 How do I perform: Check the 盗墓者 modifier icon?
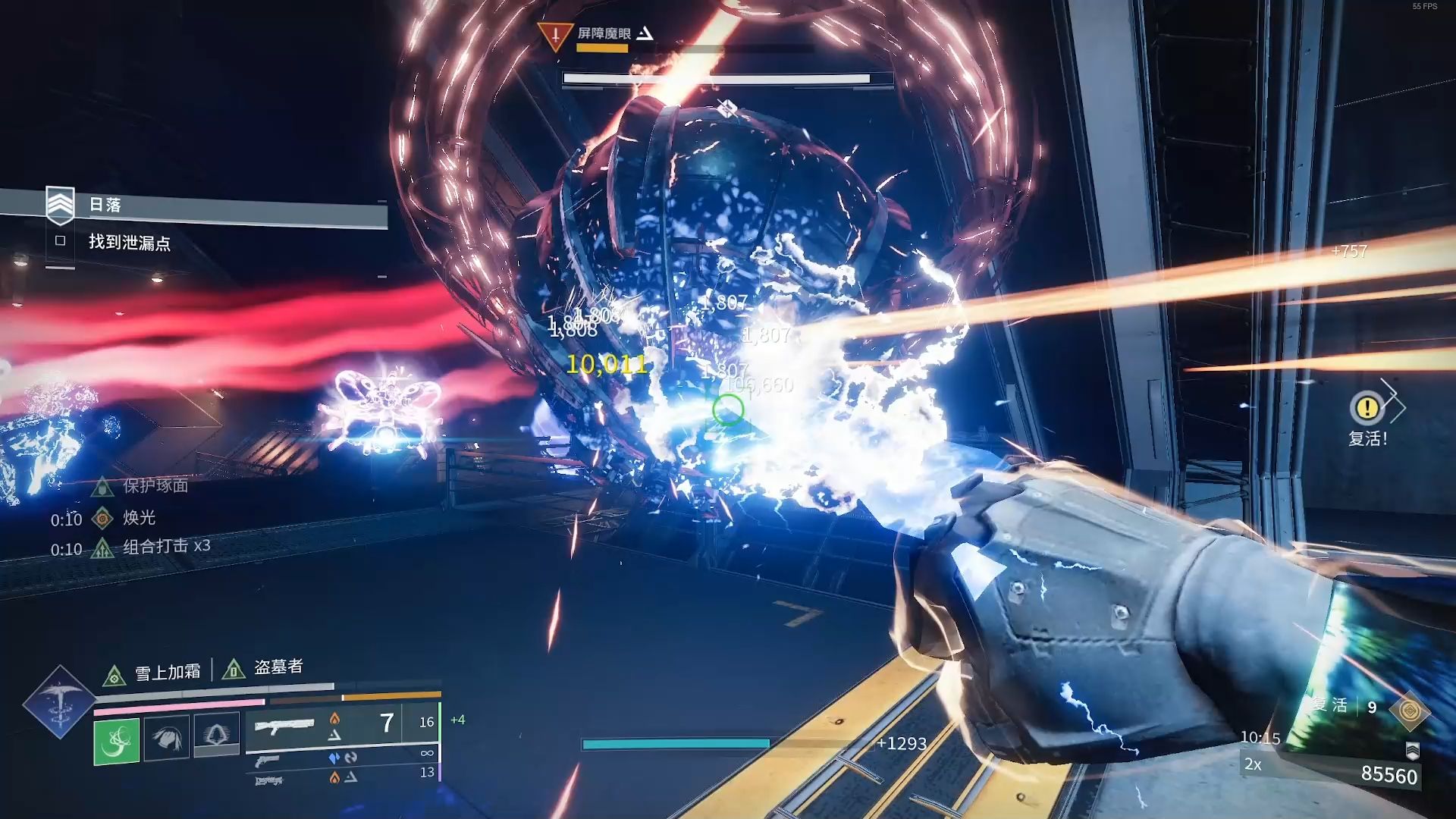233,670
